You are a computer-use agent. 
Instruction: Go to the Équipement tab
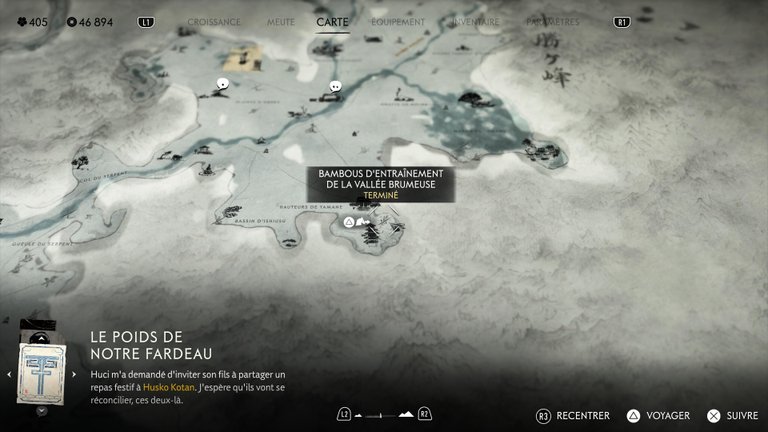click(x=398, y=21)
